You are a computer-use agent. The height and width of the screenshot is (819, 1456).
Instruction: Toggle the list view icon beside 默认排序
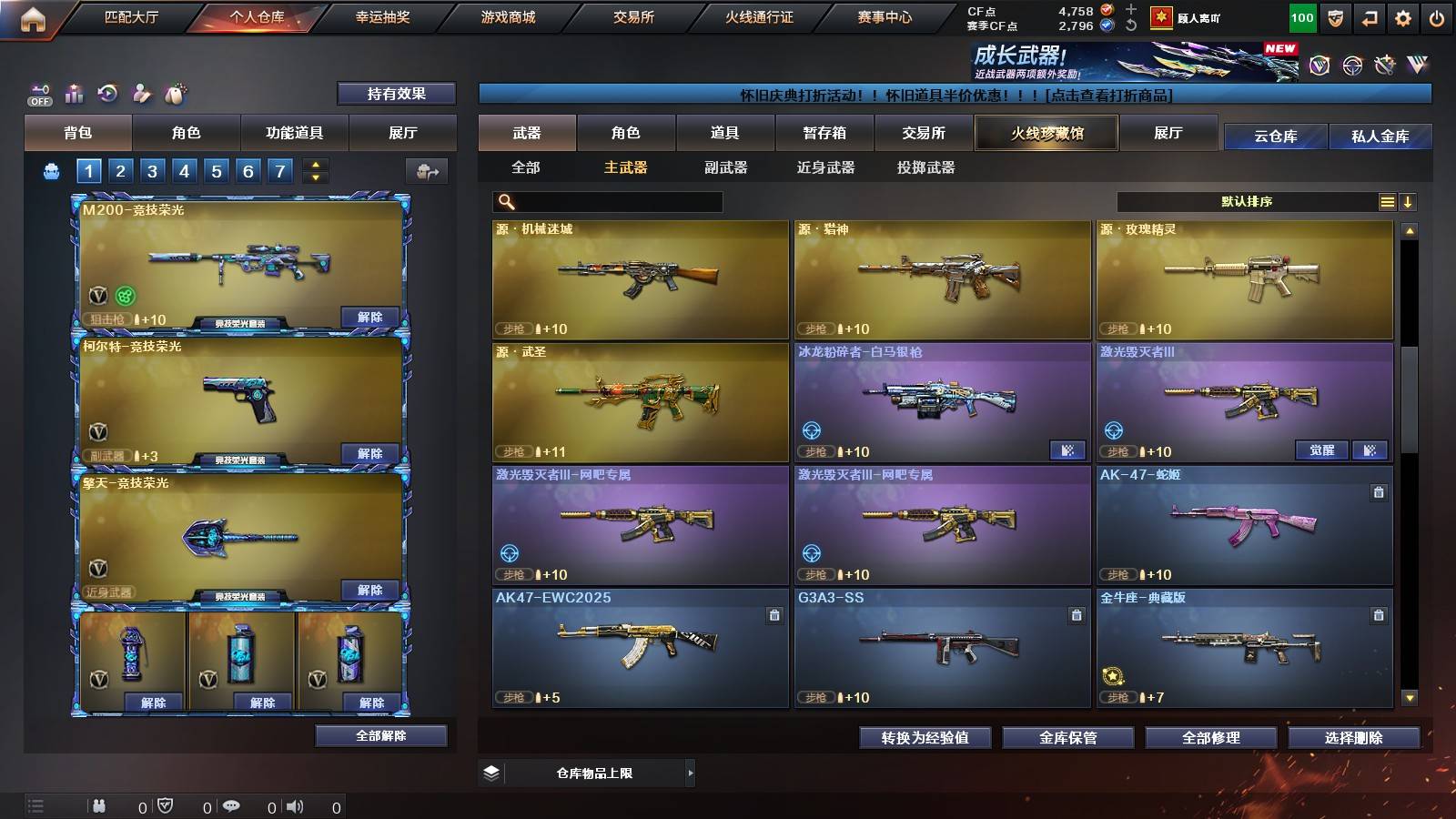click(1387, 201)
